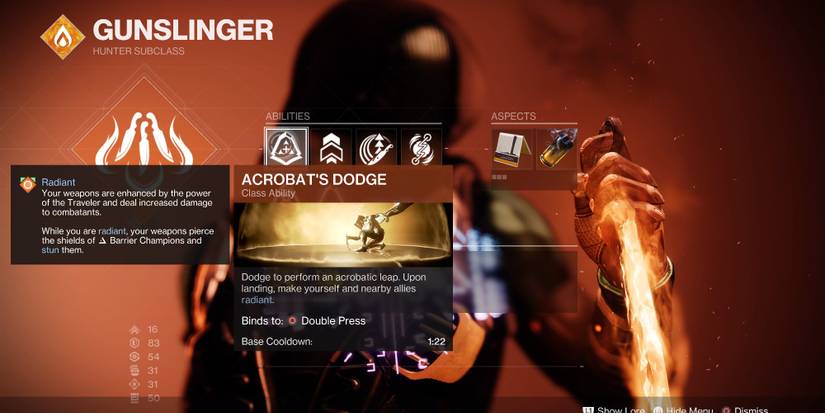
Task: Choose the triple-chevron jump ability icon
Action: (x=330, y=148)
